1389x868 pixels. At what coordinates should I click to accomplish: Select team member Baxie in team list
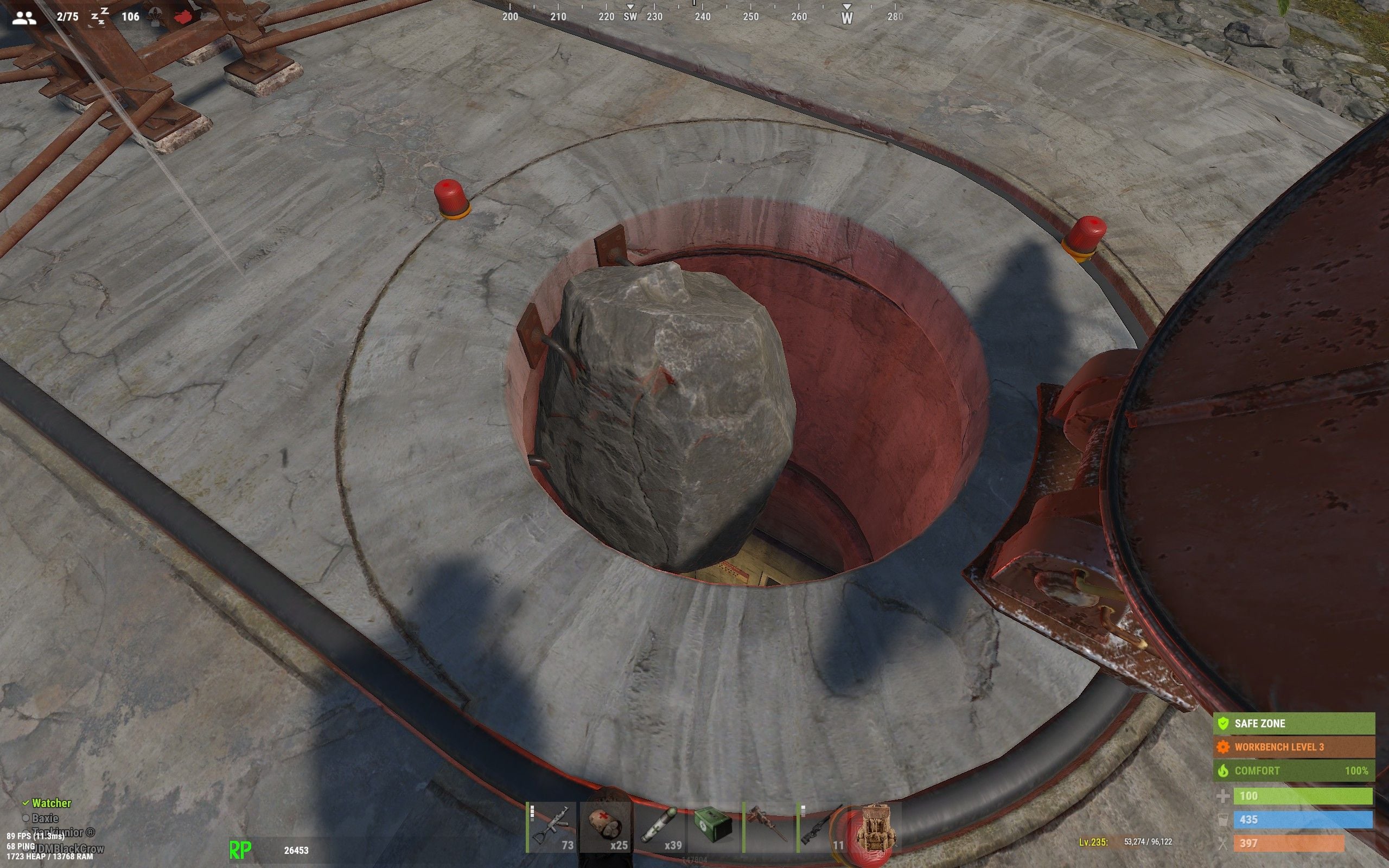click(45, 818)
